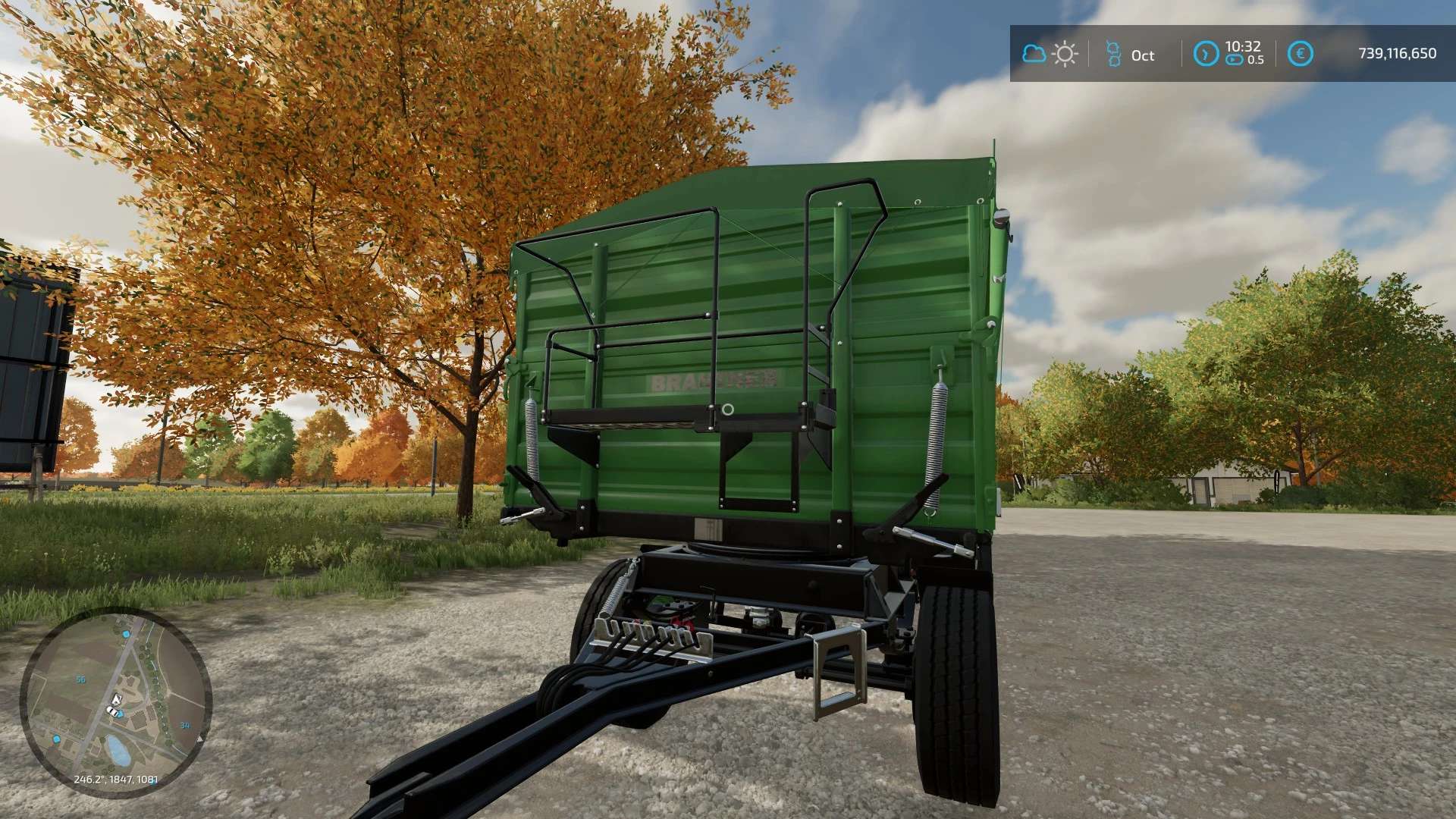Open the circular minimap
The height and width of the screenshot is (819, 1456).
click(115, 702)
